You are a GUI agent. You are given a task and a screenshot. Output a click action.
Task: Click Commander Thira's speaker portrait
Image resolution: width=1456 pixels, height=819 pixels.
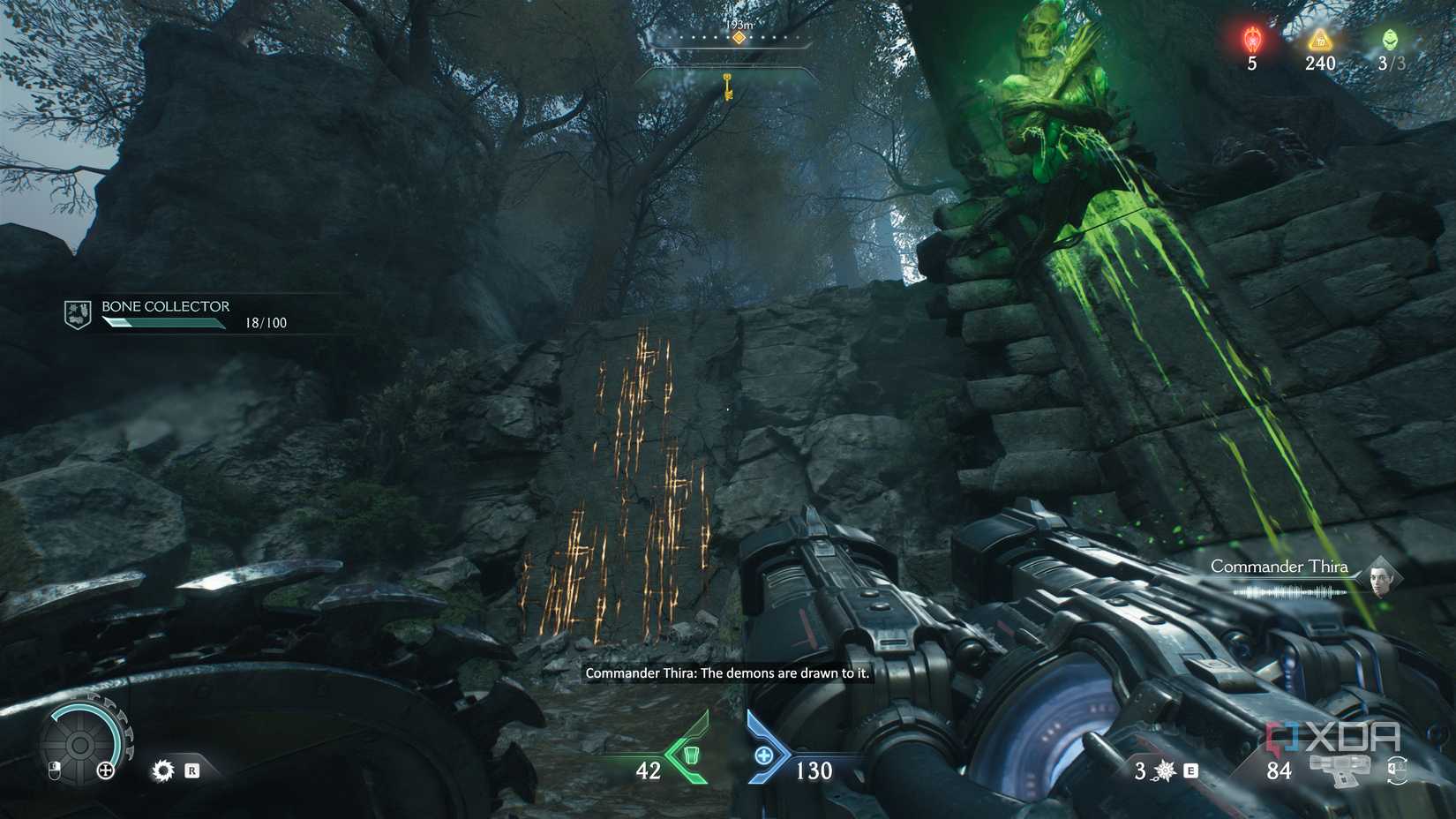point(1378,577)
